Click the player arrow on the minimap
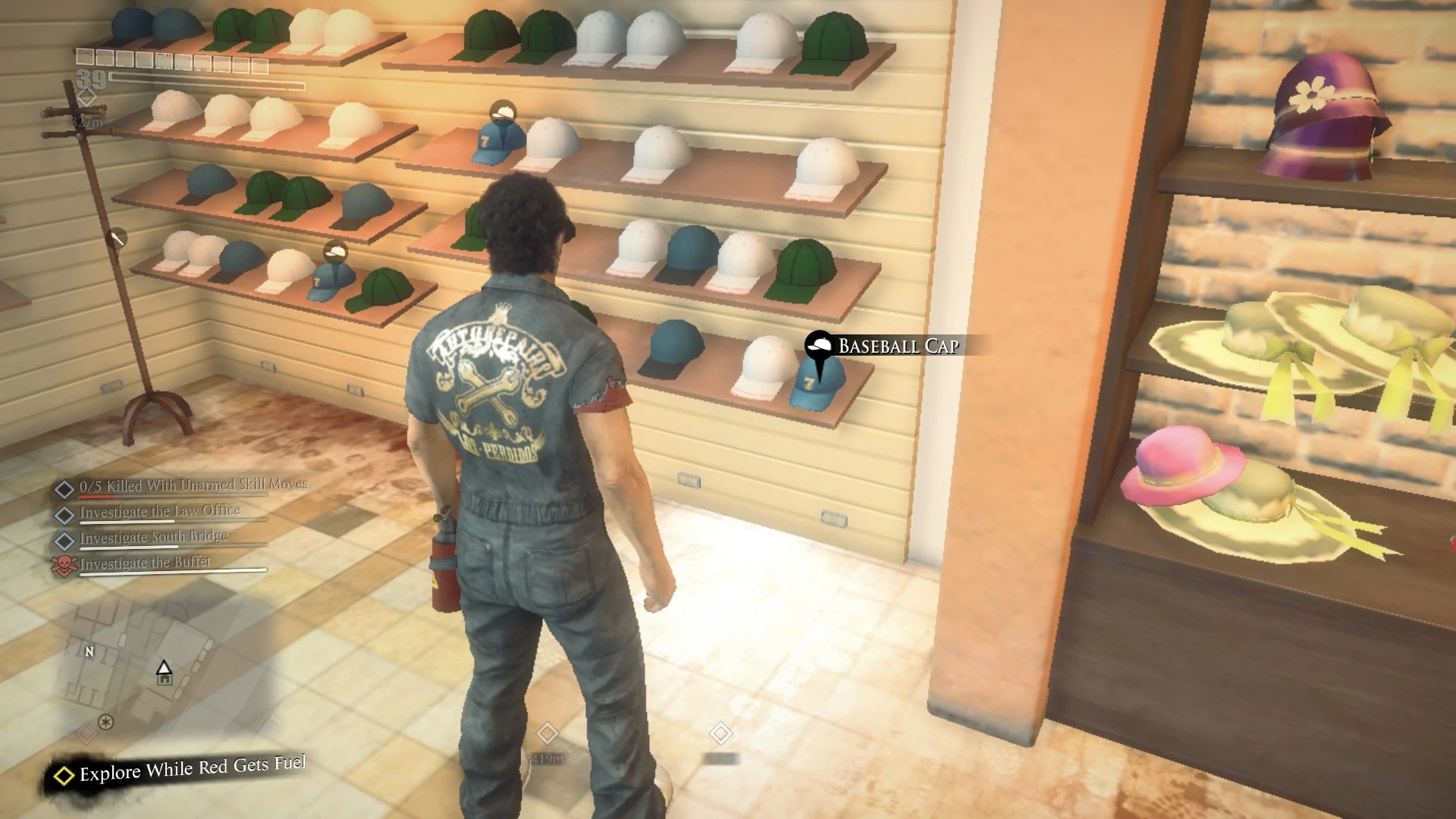This screenshot has width=1456, height=819. click(x=165, y=666)
